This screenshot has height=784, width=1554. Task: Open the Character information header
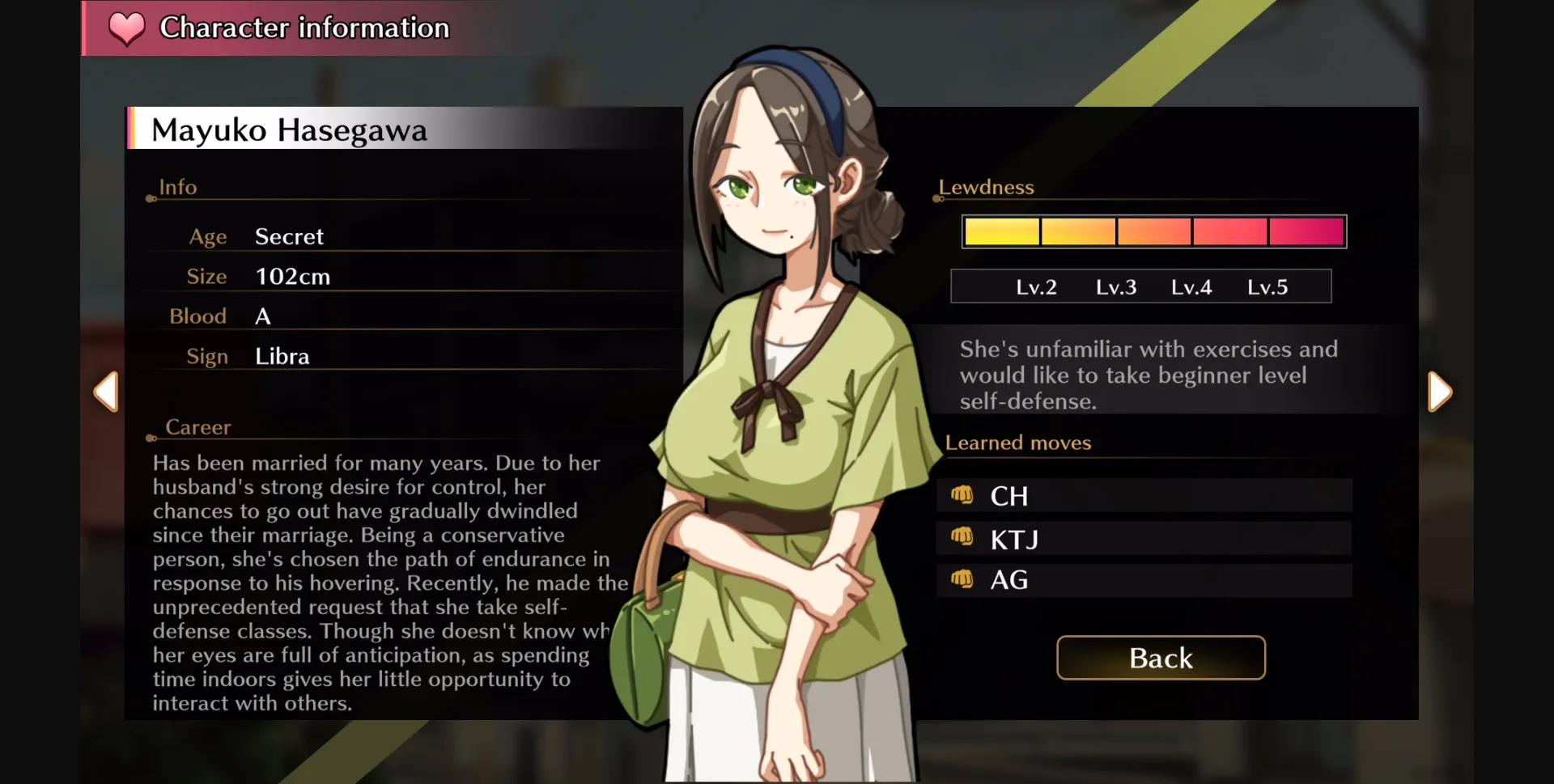[304, 28]
